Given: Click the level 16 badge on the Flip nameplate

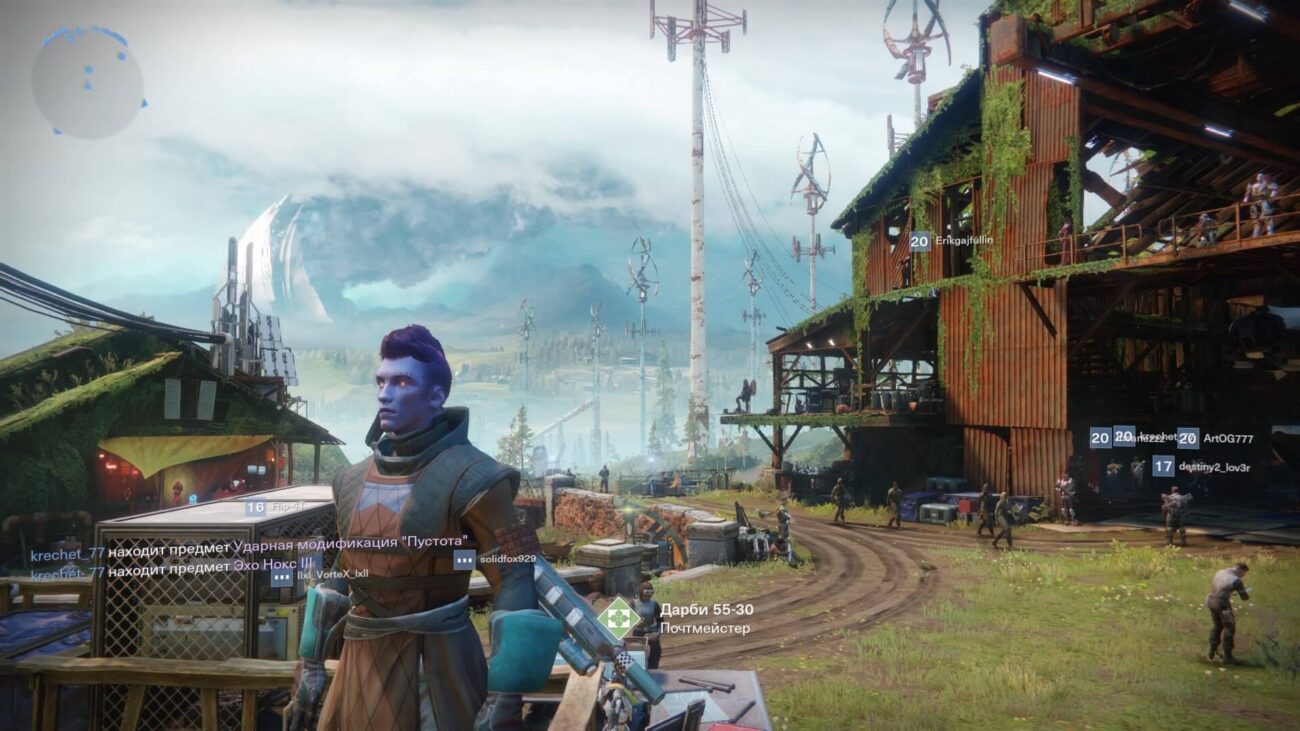Looking at the screenshot, I should click(x=255, y=508).
